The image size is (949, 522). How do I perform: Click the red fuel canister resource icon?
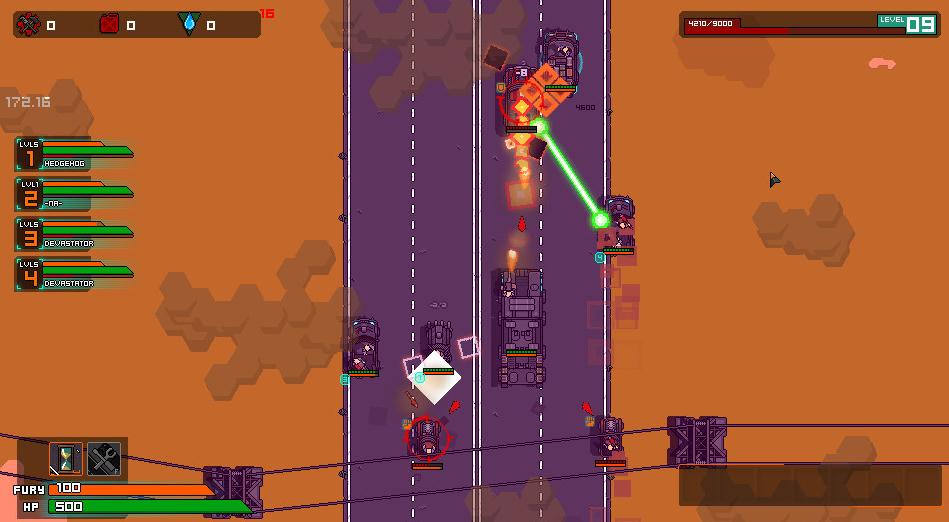click(x=109, y=24)
